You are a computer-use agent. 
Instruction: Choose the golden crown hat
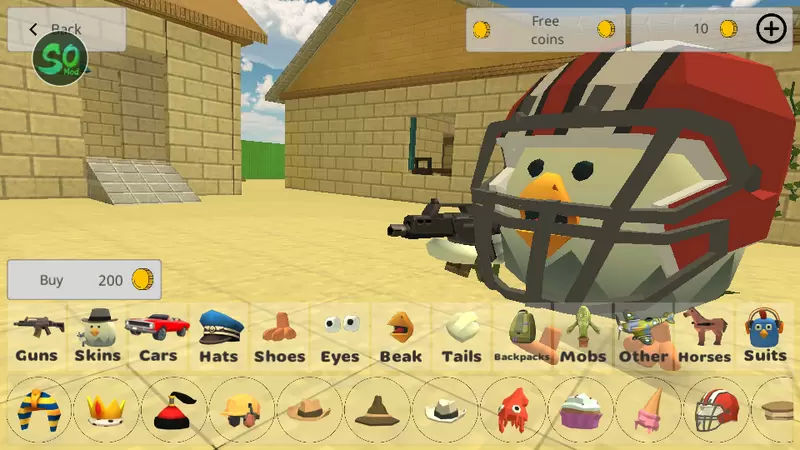[x=106, y=410]
